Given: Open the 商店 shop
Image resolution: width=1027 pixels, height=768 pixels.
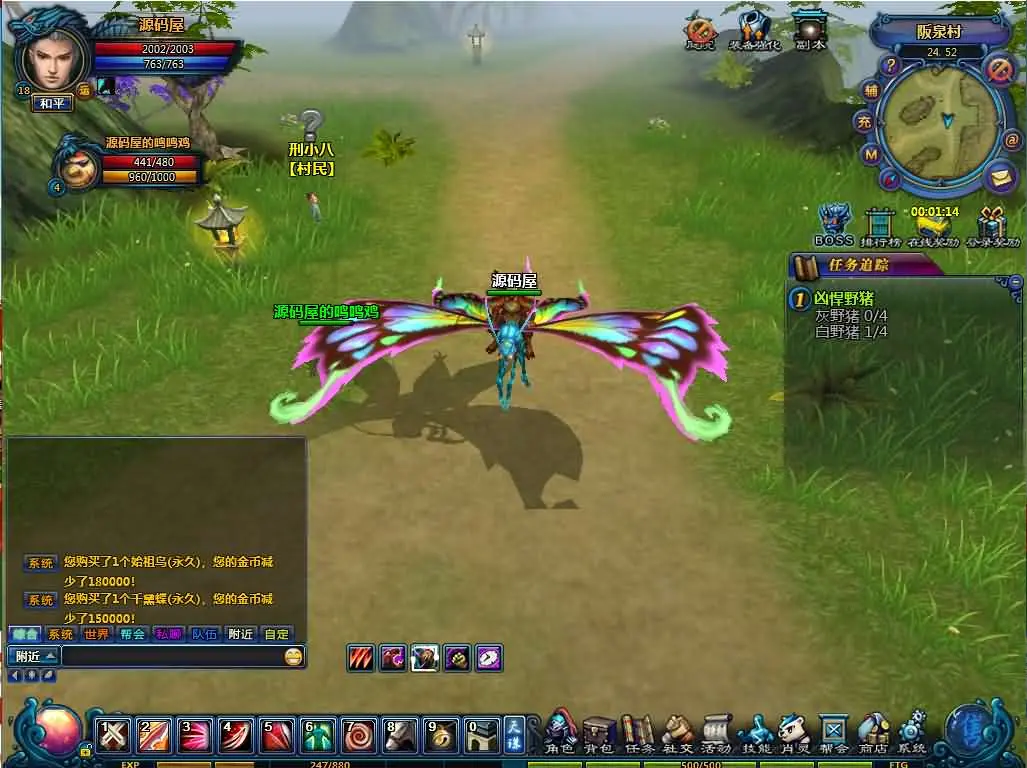Looking at the screenshot, I should 873,732.
